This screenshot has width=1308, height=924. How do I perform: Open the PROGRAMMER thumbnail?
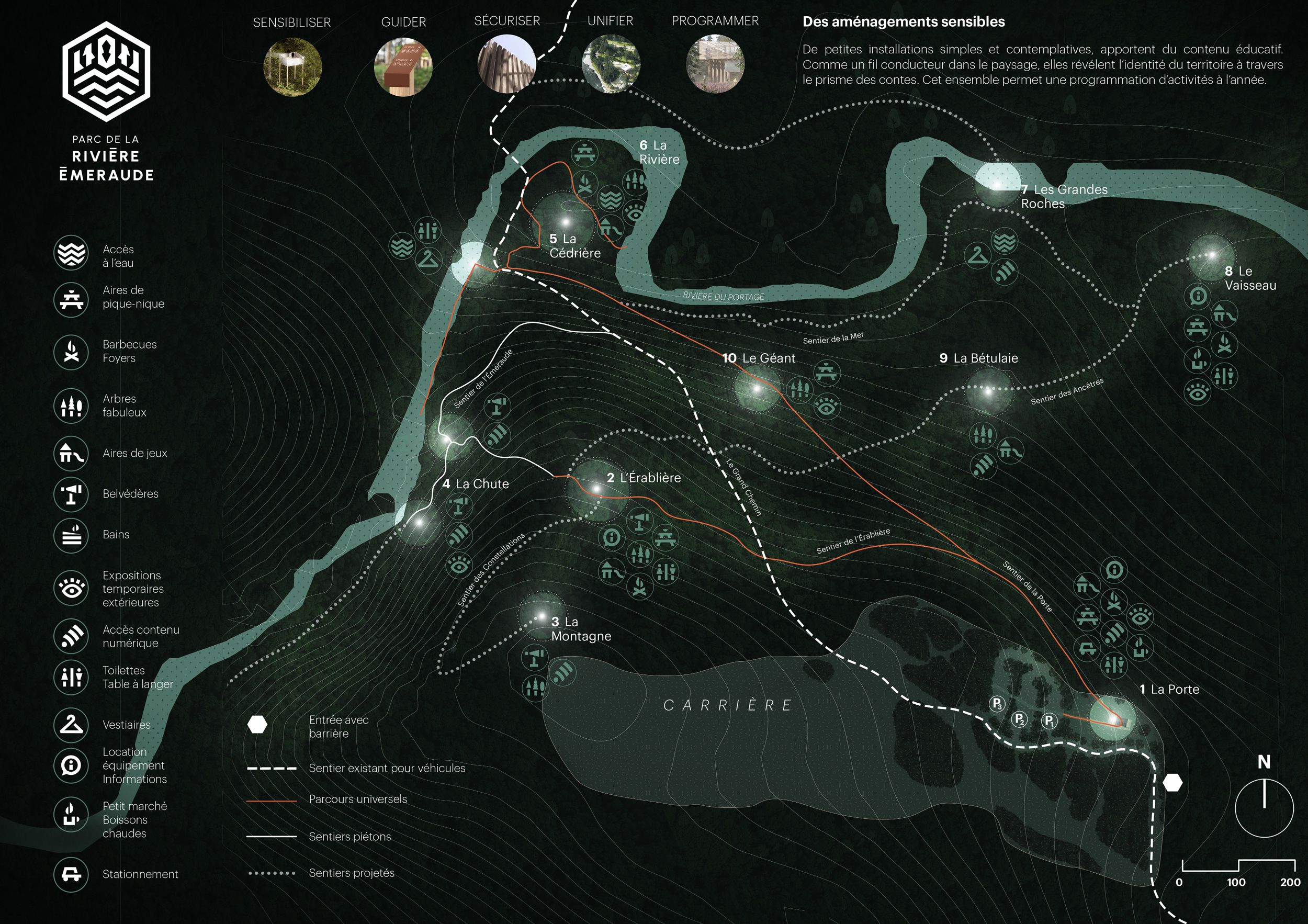(715, 64)
